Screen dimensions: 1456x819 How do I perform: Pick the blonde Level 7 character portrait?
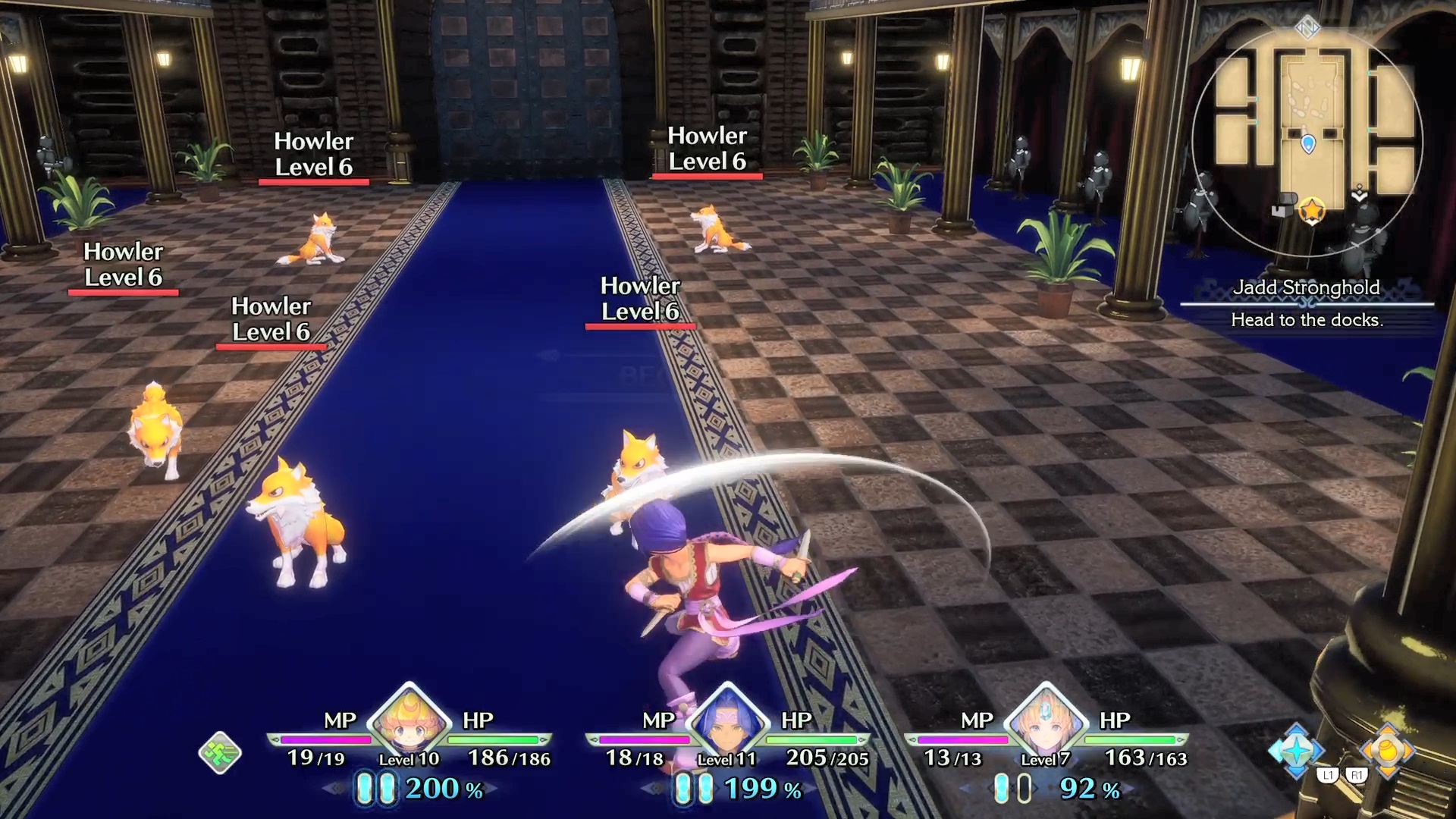pyautogui.click(x=1046, y=720)
